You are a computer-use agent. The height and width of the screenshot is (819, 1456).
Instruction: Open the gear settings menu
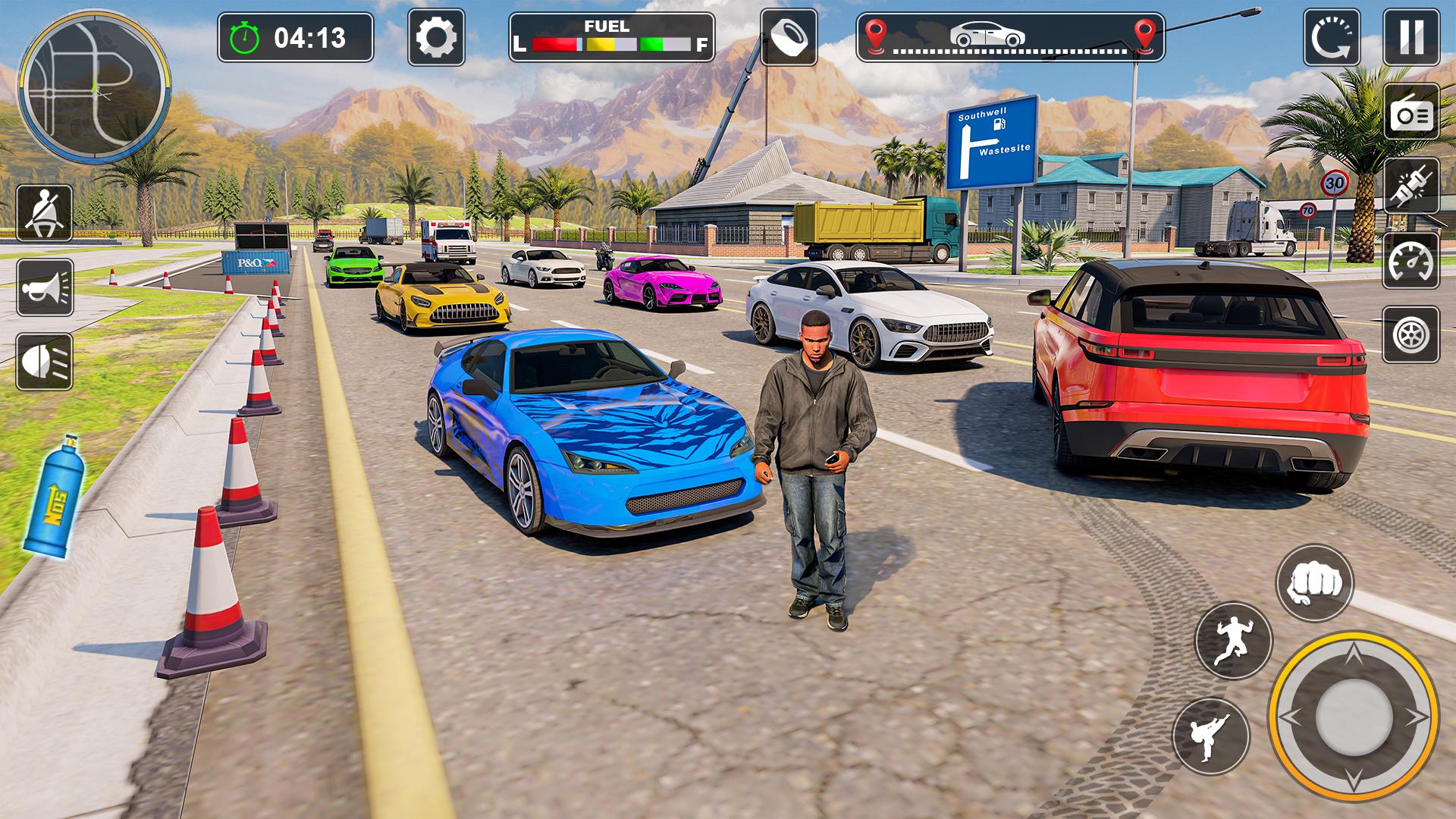pyautogui.click(x=436, y=37)
